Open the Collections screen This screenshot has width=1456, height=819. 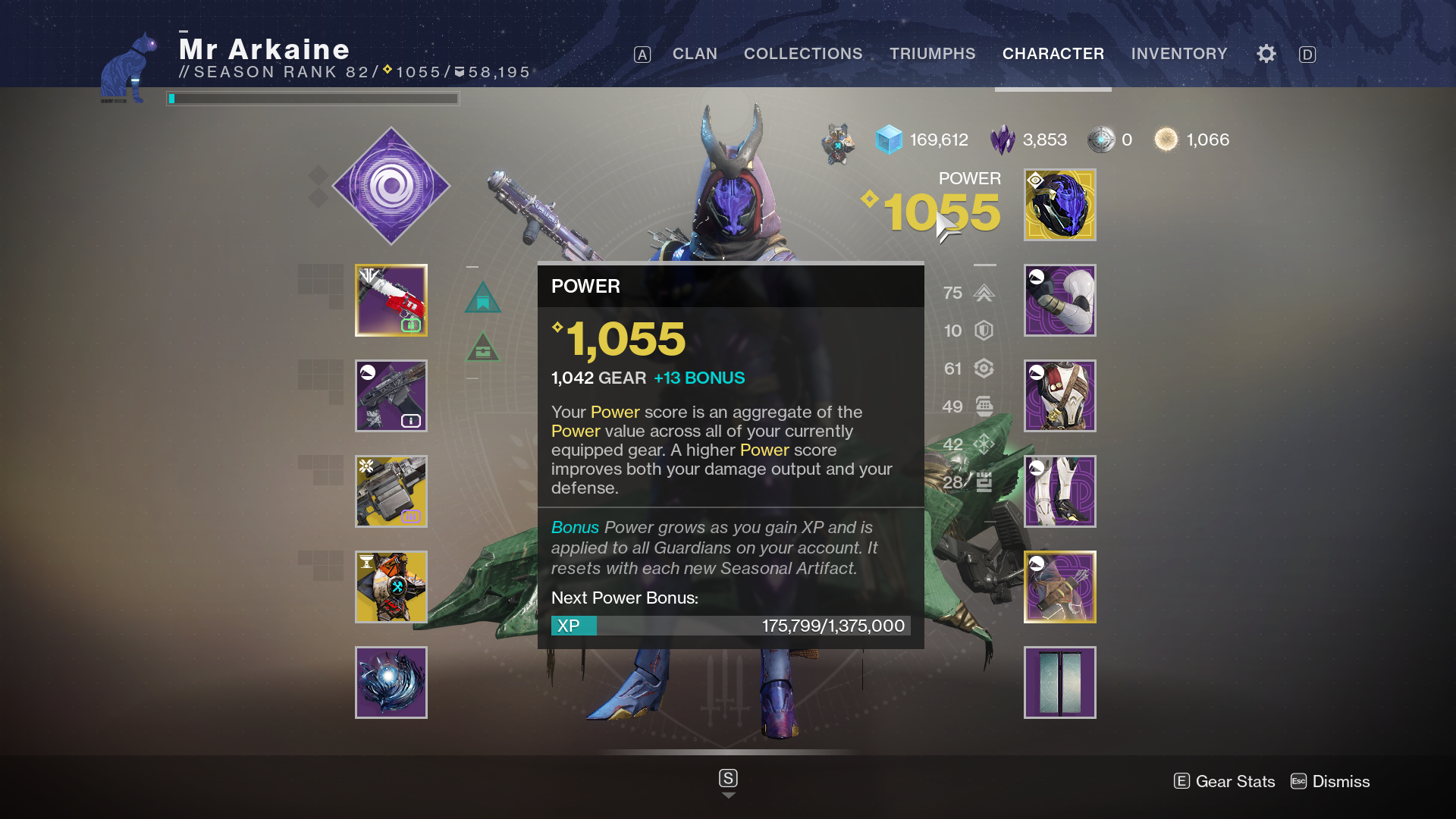tap(803, 54)
